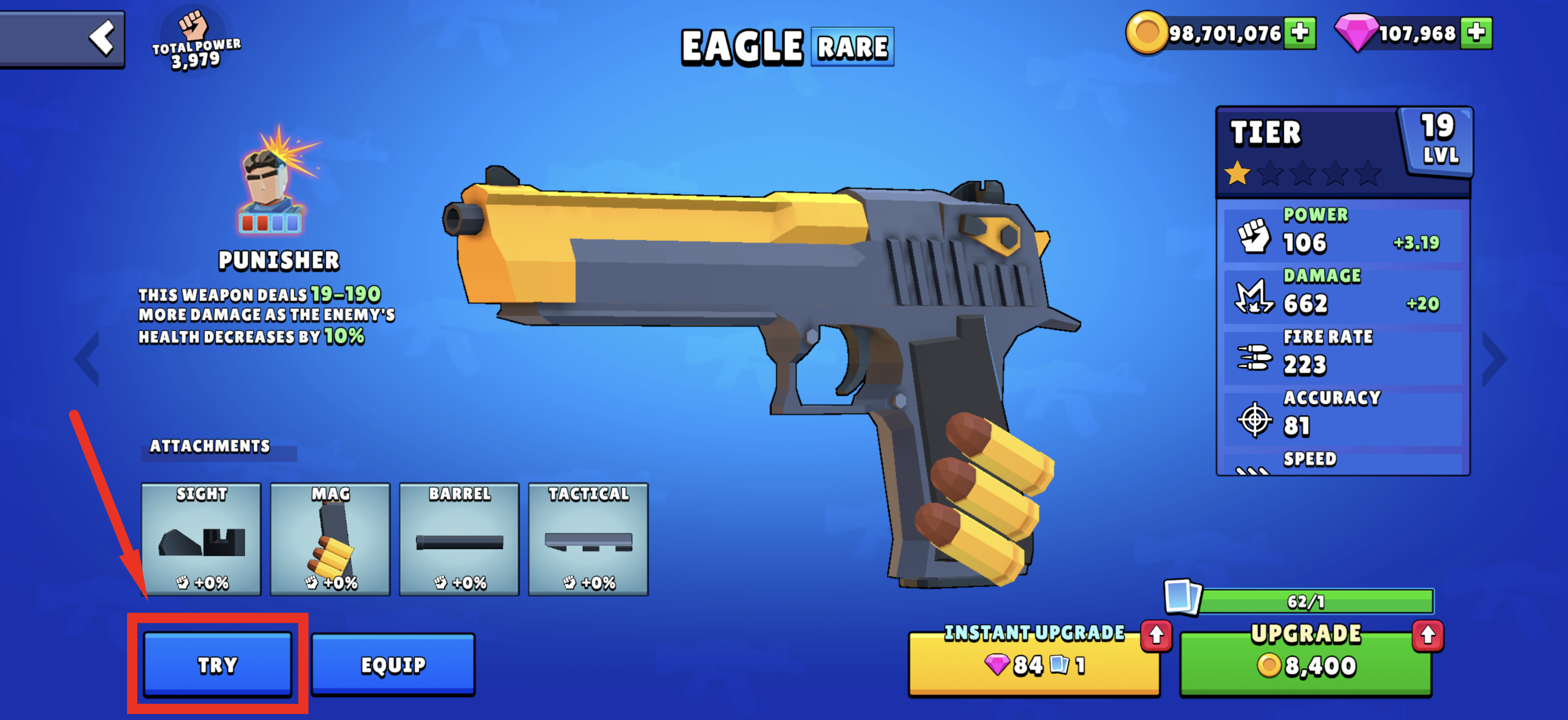Screen dimensions: 1568x720
Task: Select the Tactical attachment slot
Action: point(588,539)
